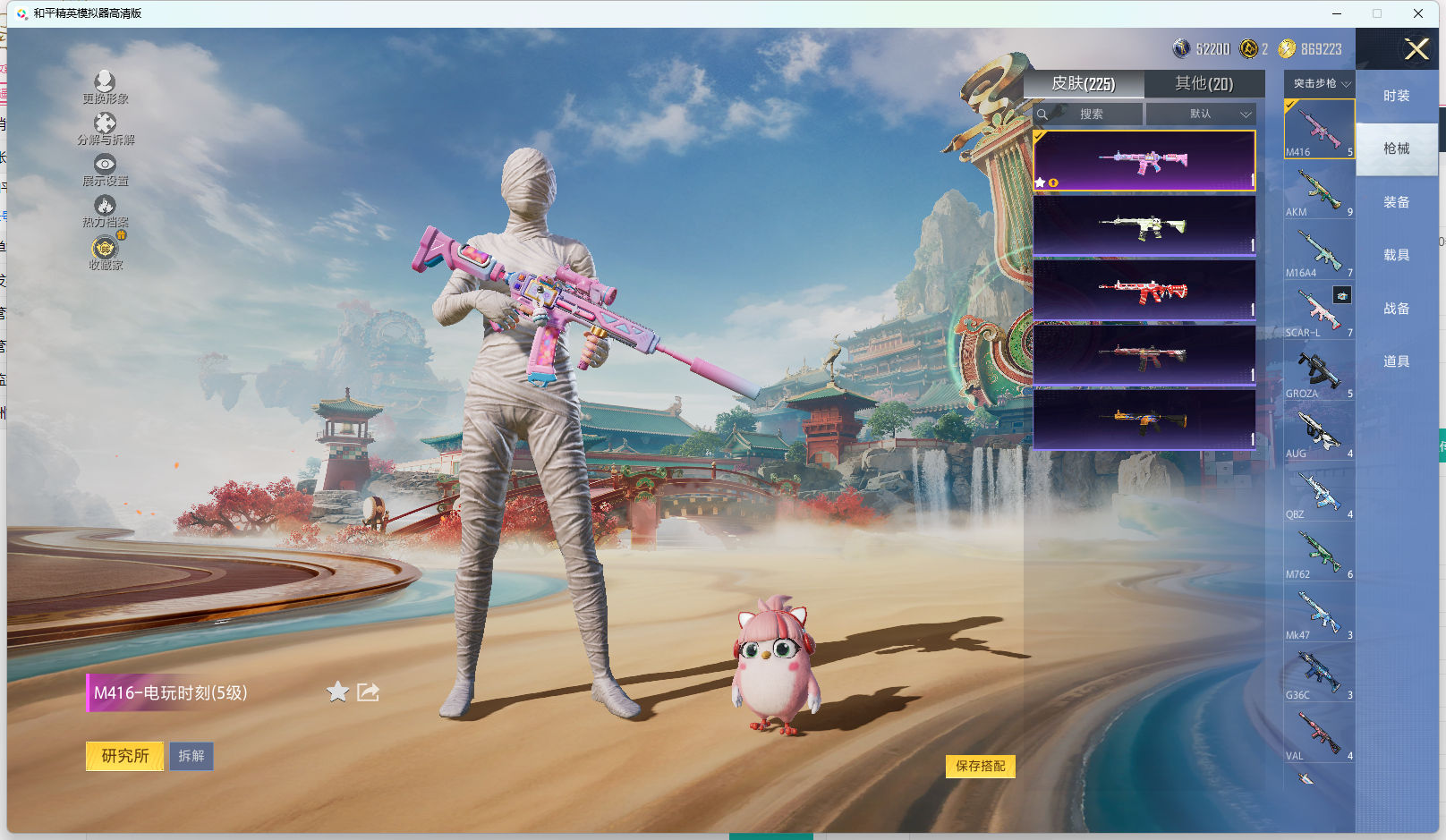Screen dimensions: 1446x840
Task: Switch to the 载具 vehicle category
Action: pos(1396,255)
